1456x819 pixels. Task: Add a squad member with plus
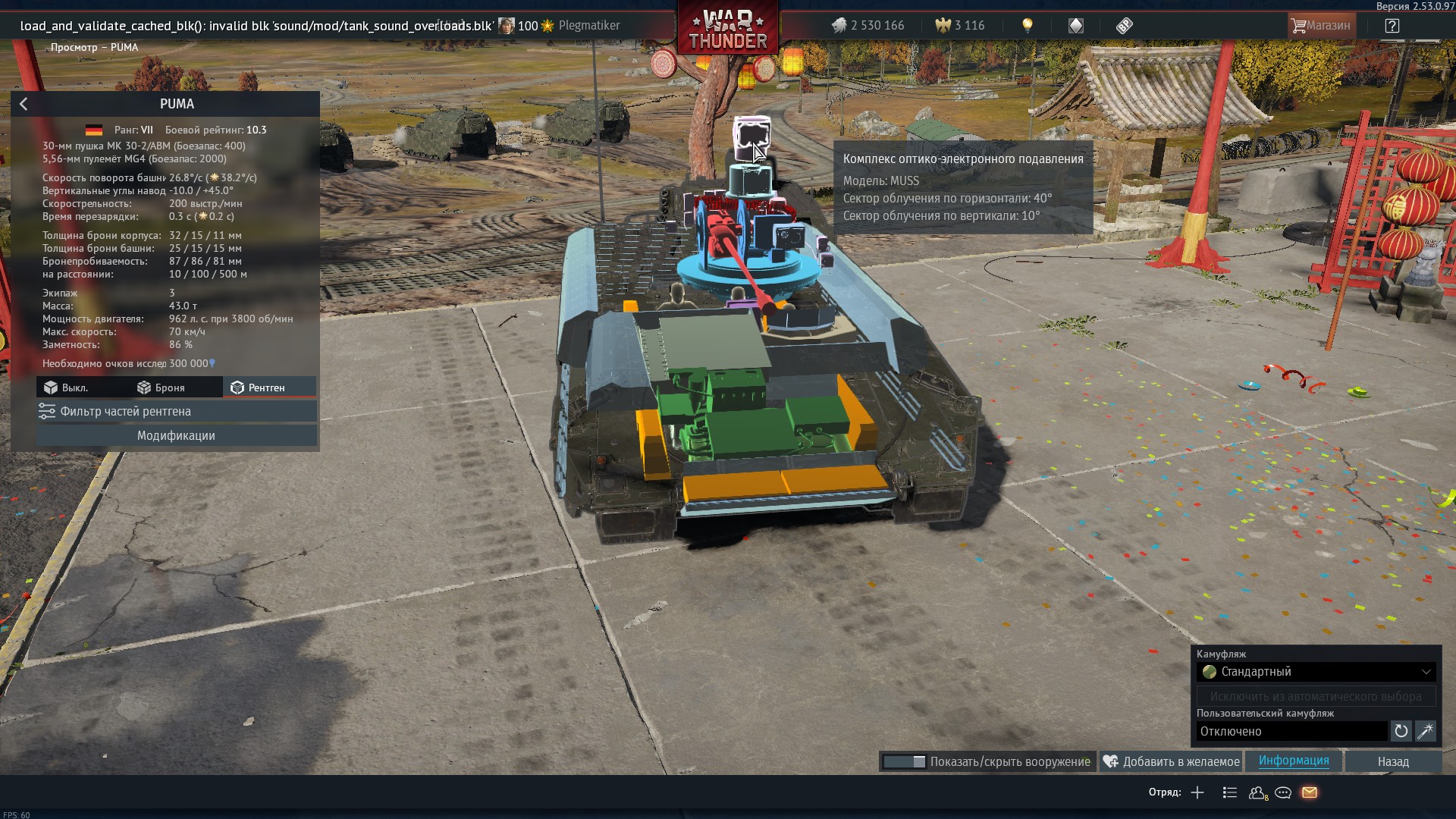click(x=1197, y=792)
